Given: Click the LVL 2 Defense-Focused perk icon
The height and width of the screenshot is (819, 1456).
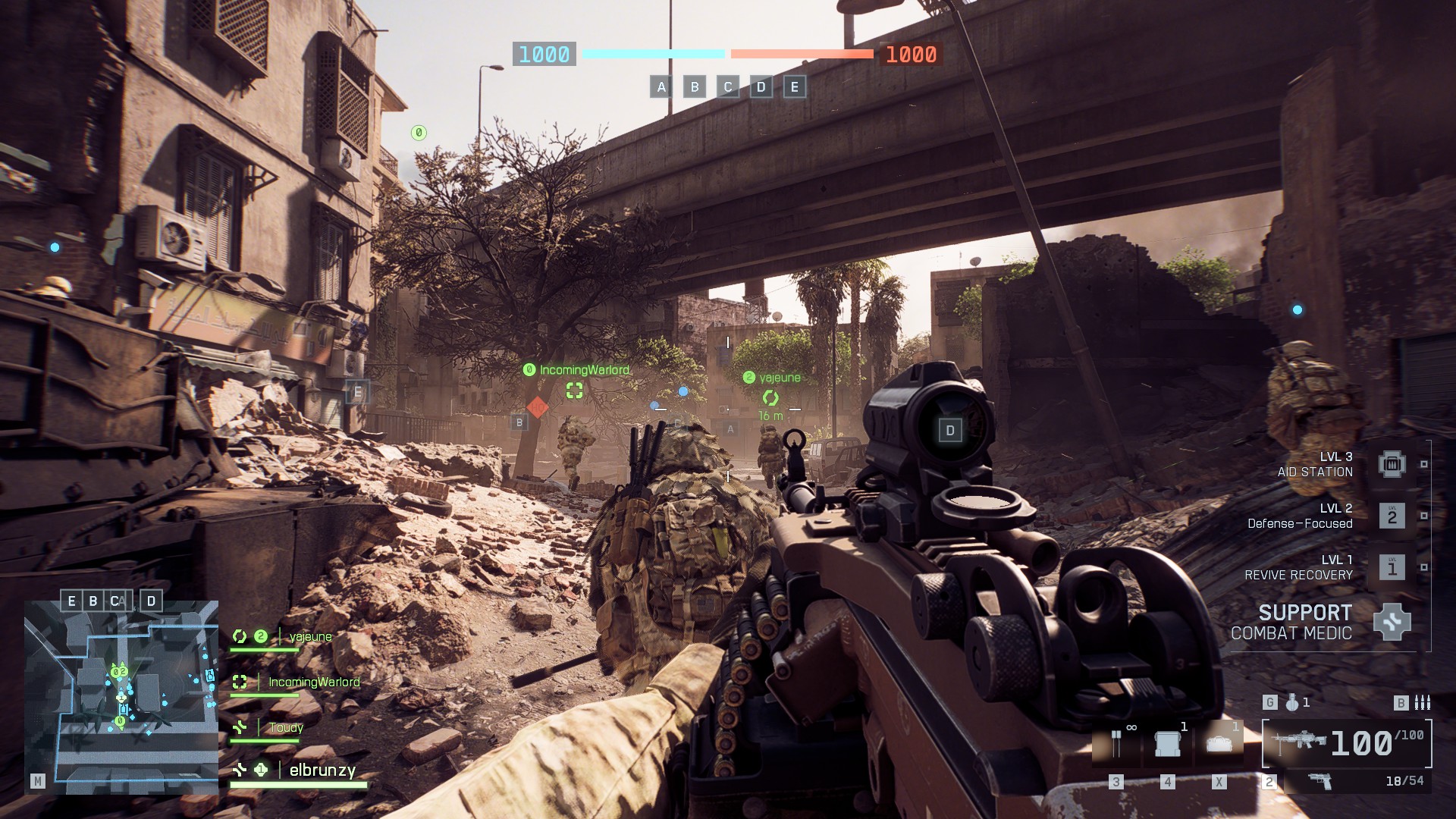Looking at the screenshot, I should tap(1392, 516).
